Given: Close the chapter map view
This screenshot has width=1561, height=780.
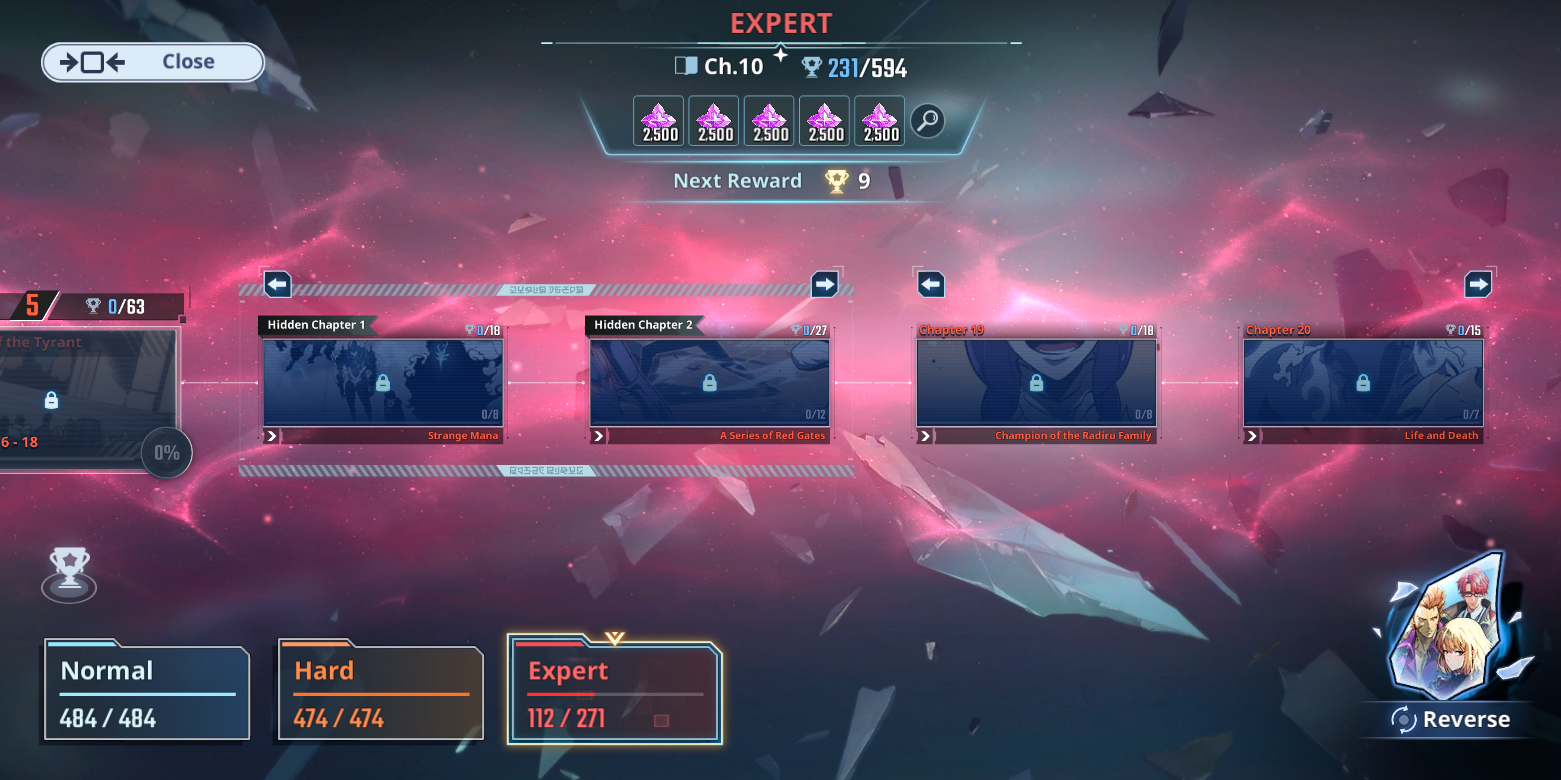Looking at the screenshot, I should coord(152,62).
